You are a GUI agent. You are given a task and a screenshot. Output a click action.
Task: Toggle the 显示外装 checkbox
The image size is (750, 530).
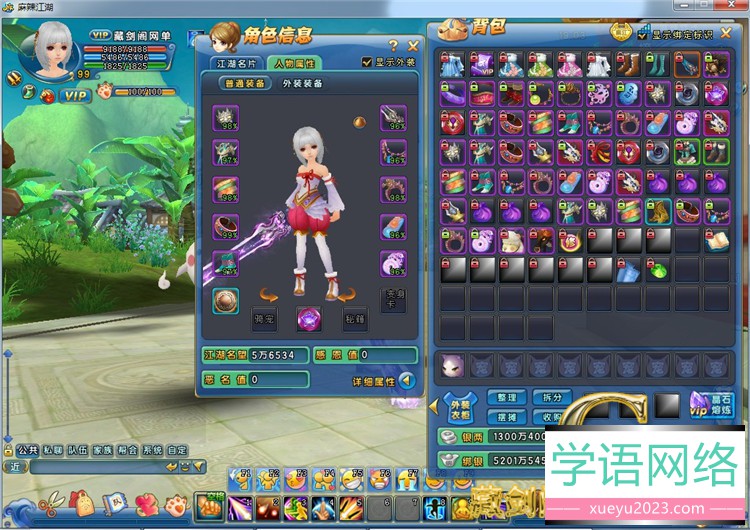point(367,62)
